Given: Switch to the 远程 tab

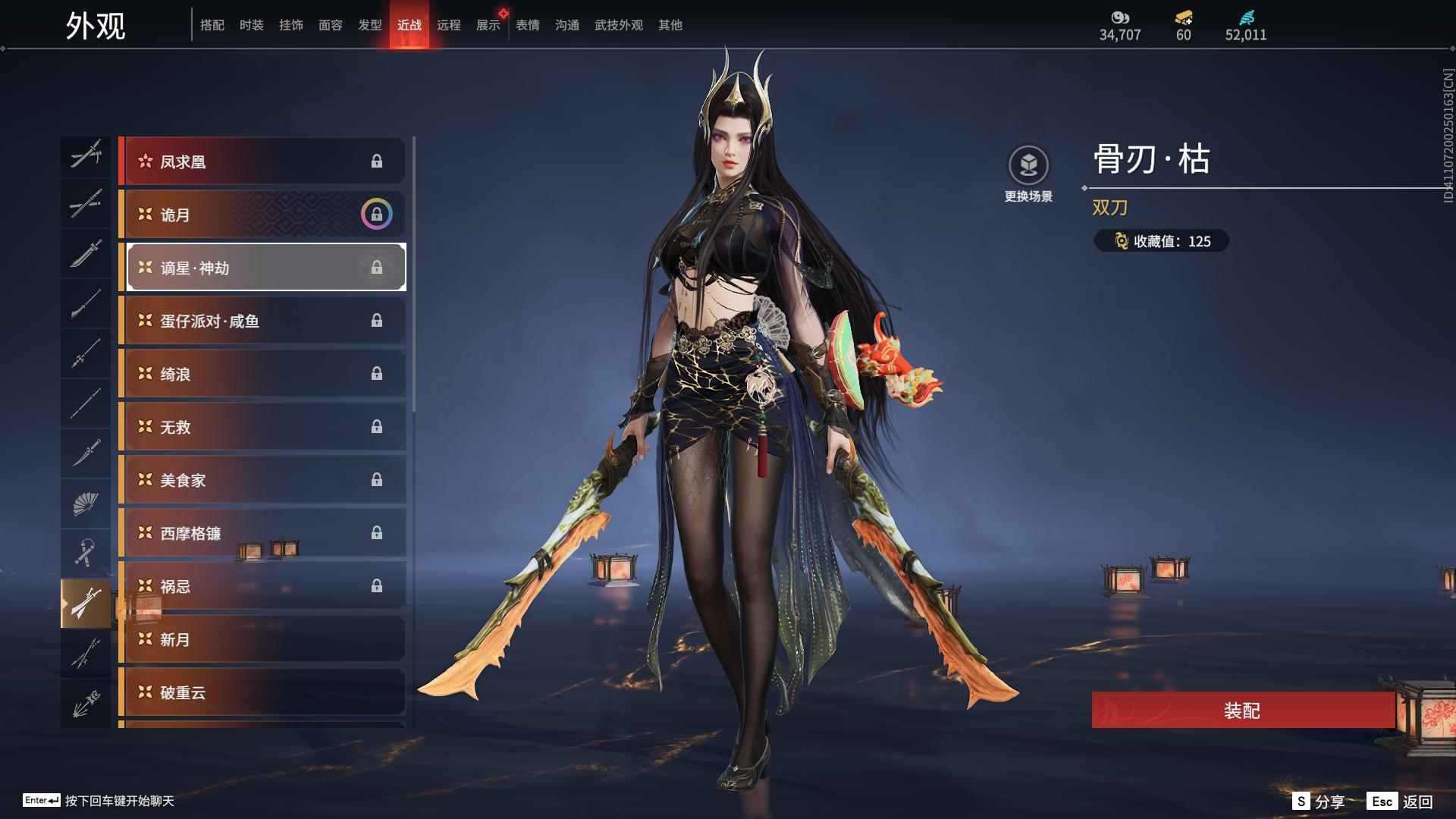Looking at the screenshot, I should click(x=449, y=24).
